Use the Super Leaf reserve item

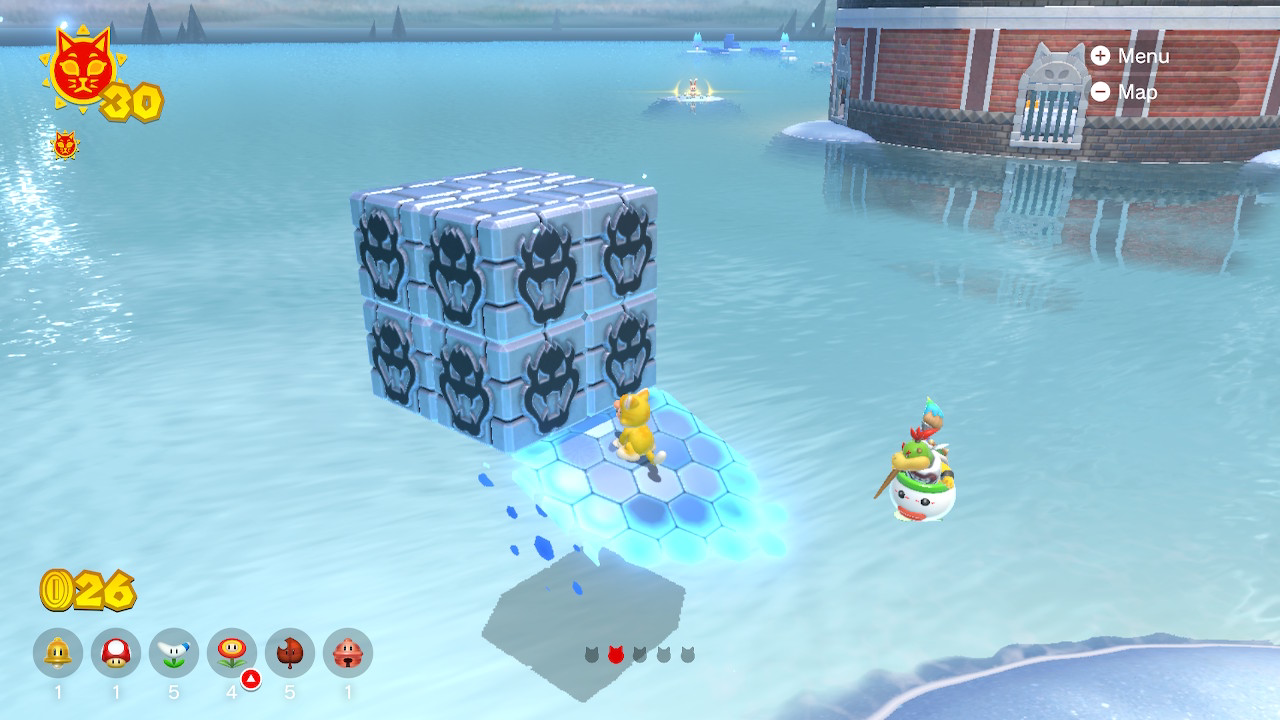(290, 653)
